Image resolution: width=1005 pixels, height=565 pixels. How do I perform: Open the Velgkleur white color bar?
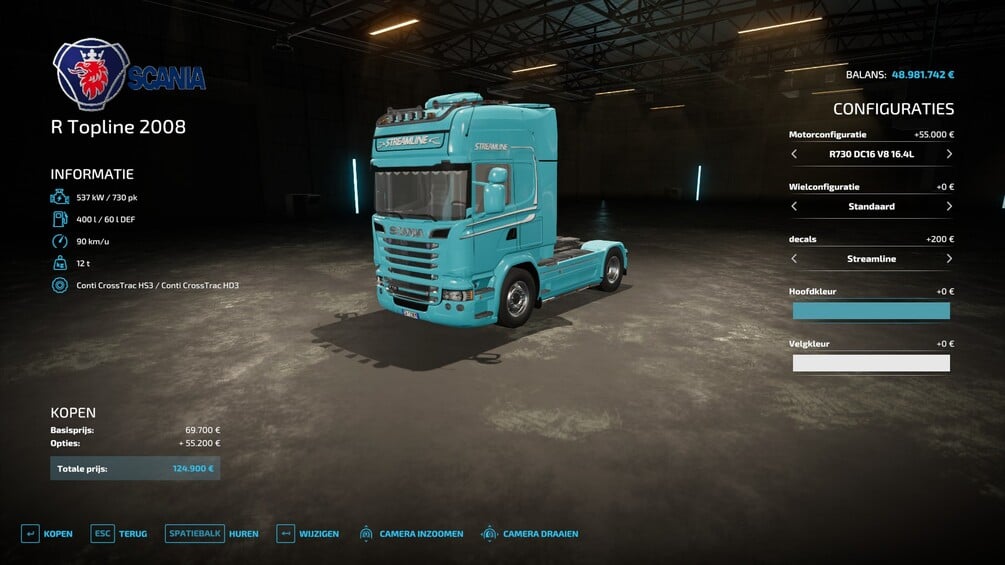(x=871, y=363)
